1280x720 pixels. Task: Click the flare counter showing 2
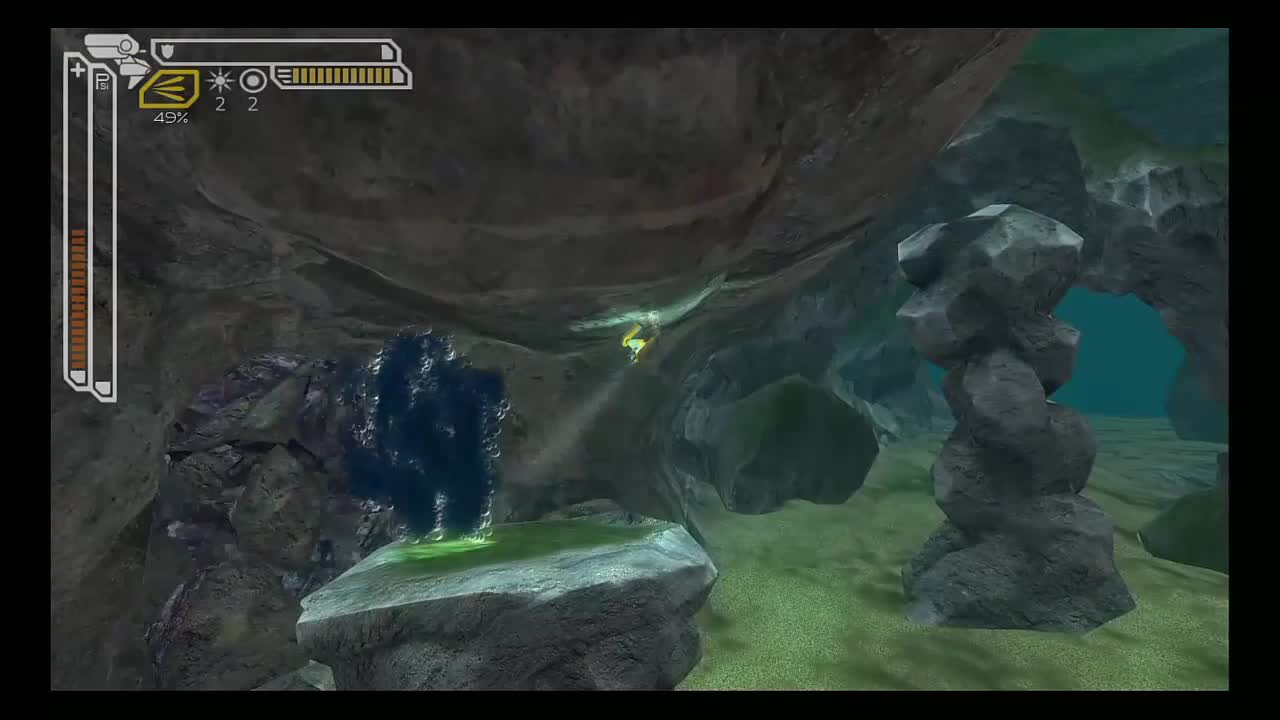[220, 104]
